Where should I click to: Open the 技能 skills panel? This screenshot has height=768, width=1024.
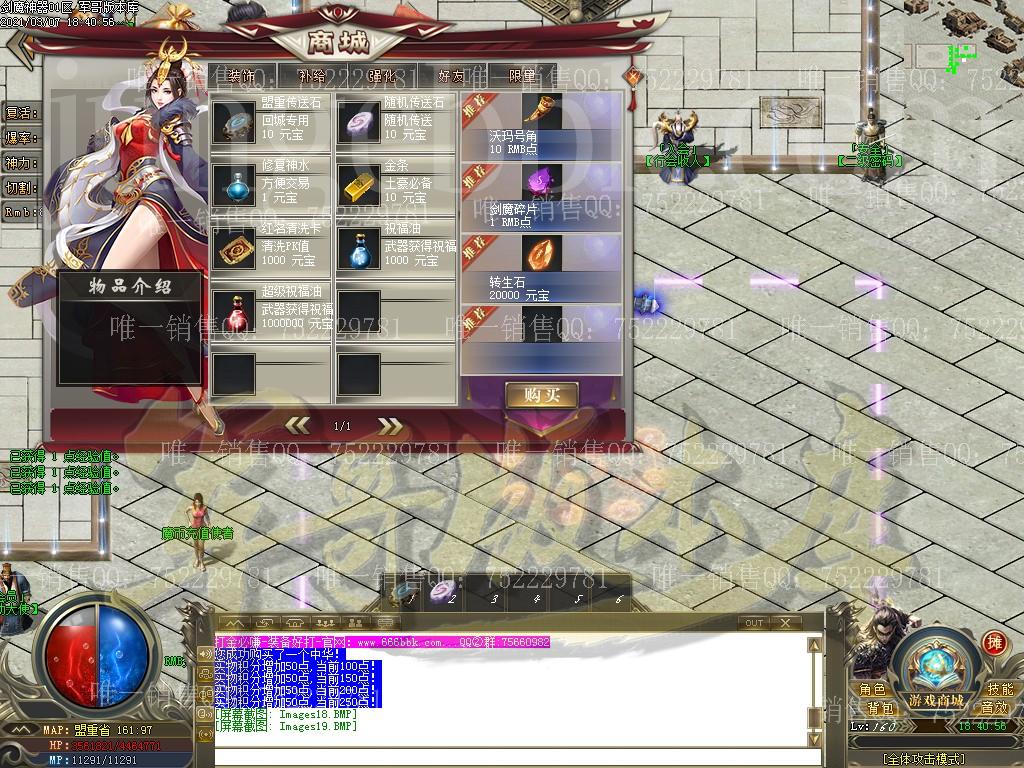(x=1000, y=689)
